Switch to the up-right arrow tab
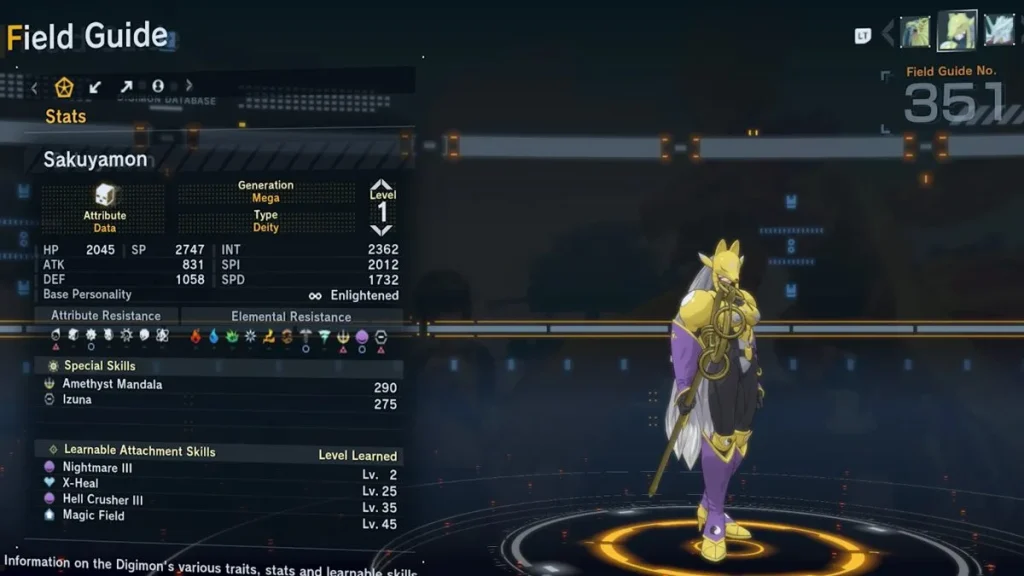The image size is (1024, 576). click(x=126, y=87)
